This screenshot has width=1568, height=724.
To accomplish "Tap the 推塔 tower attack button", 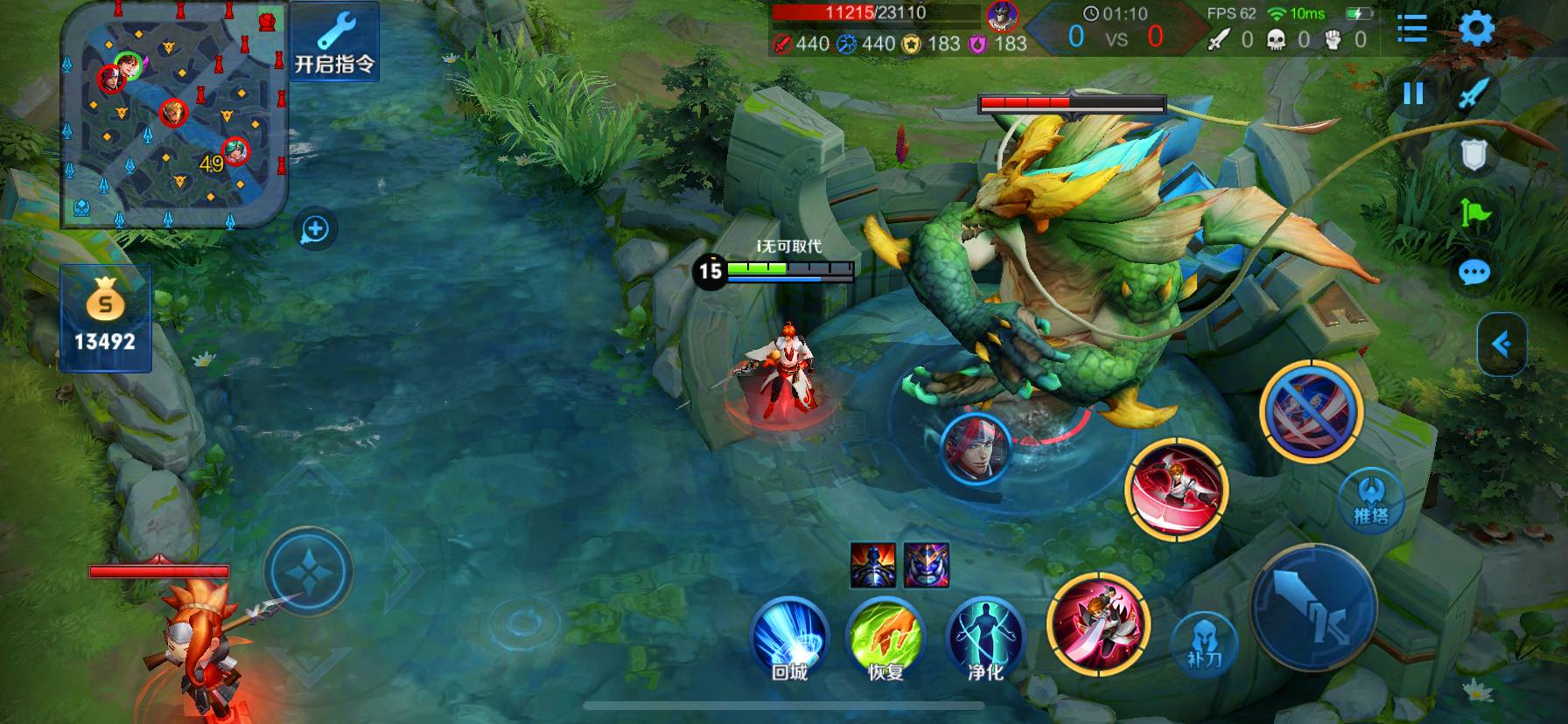I will 1371,500.
